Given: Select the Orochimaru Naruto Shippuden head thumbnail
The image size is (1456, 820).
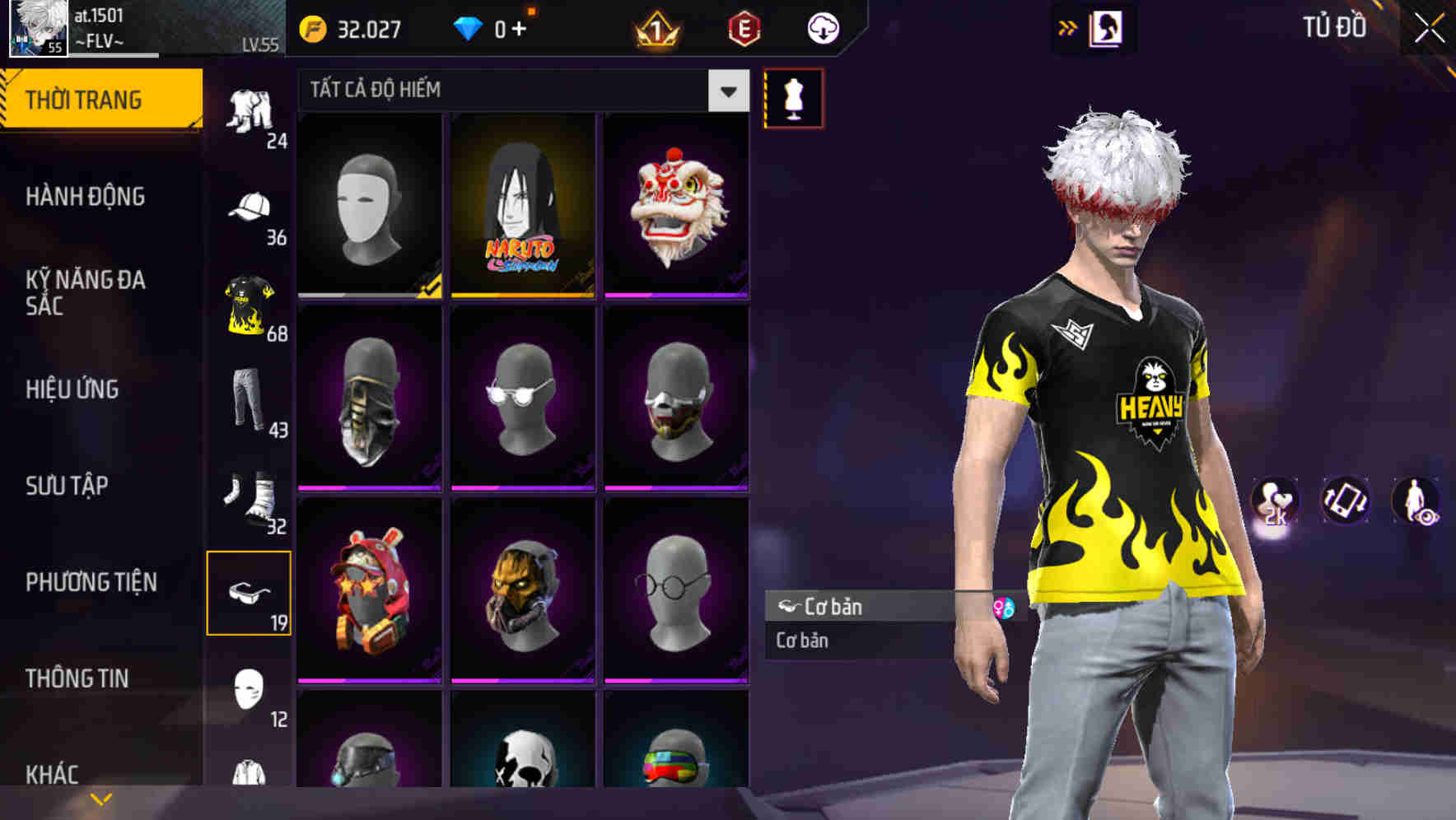Looking at the screenshot, I should coord(524,204).
